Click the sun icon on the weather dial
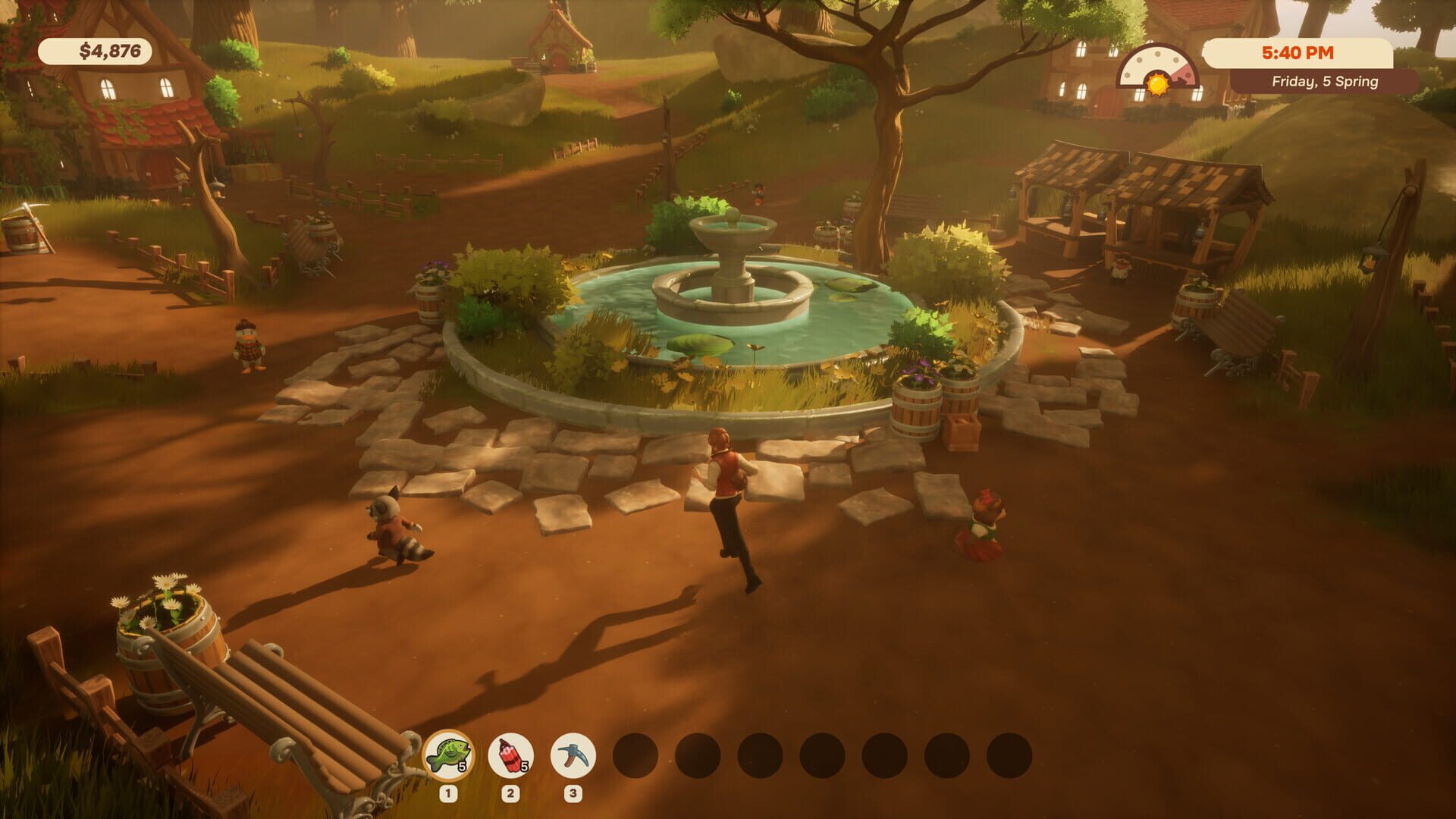1456x819 pixels. coord(1158,85)
